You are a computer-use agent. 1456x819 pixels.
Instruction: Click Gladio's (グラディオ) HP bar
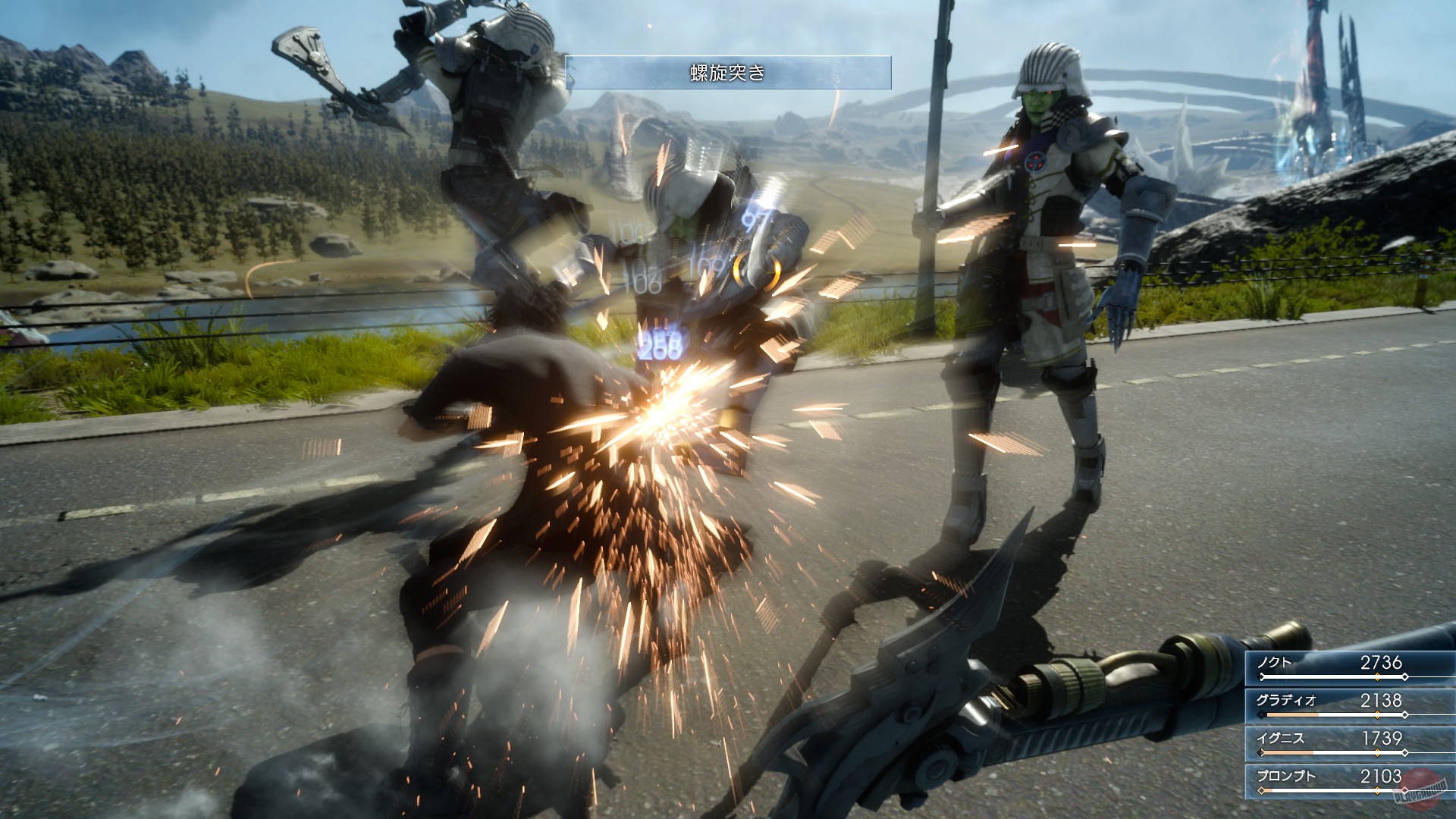(1310, 714)
